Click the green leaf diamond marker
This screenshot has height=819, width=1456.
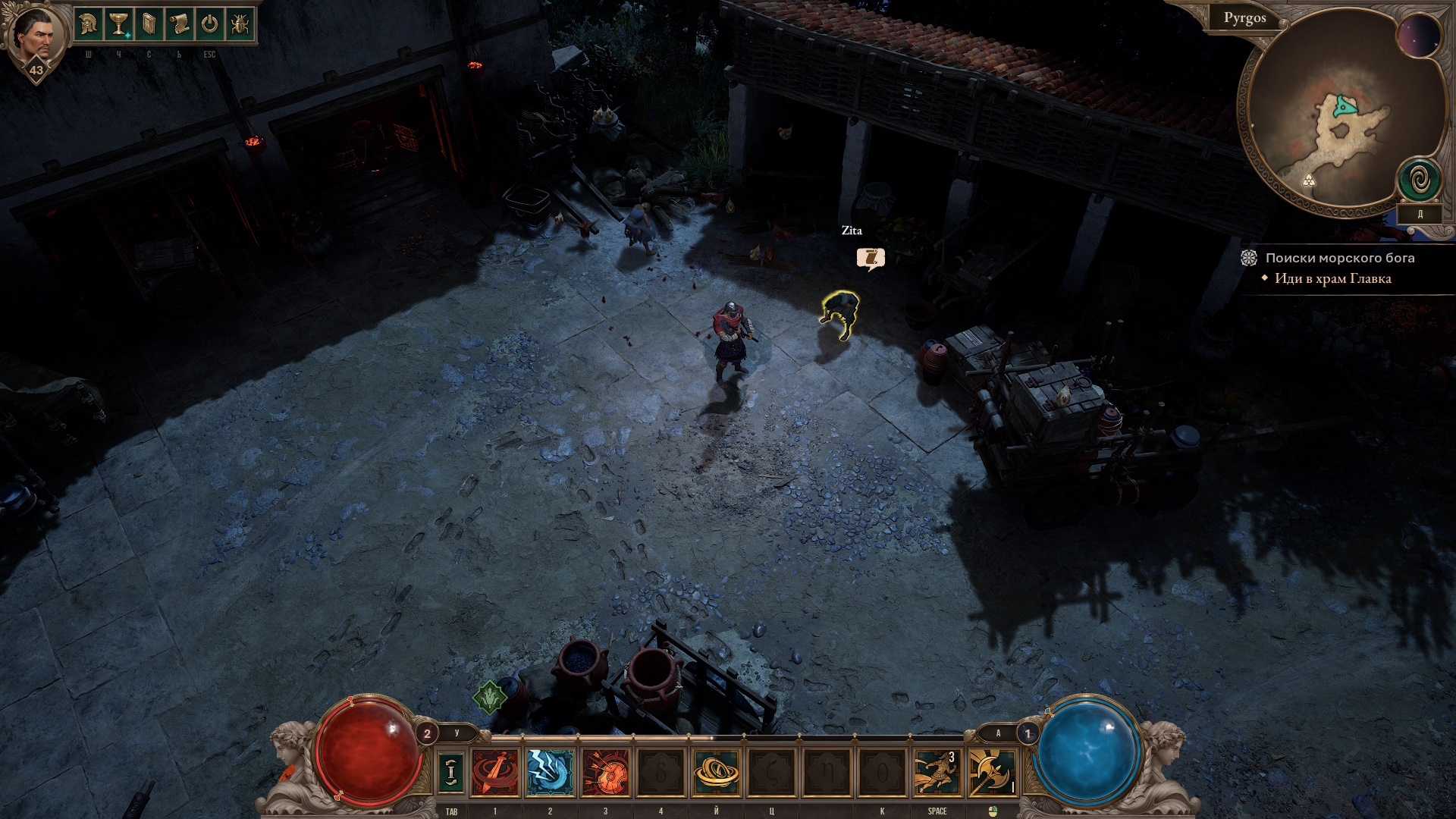(x=490, y=696)
